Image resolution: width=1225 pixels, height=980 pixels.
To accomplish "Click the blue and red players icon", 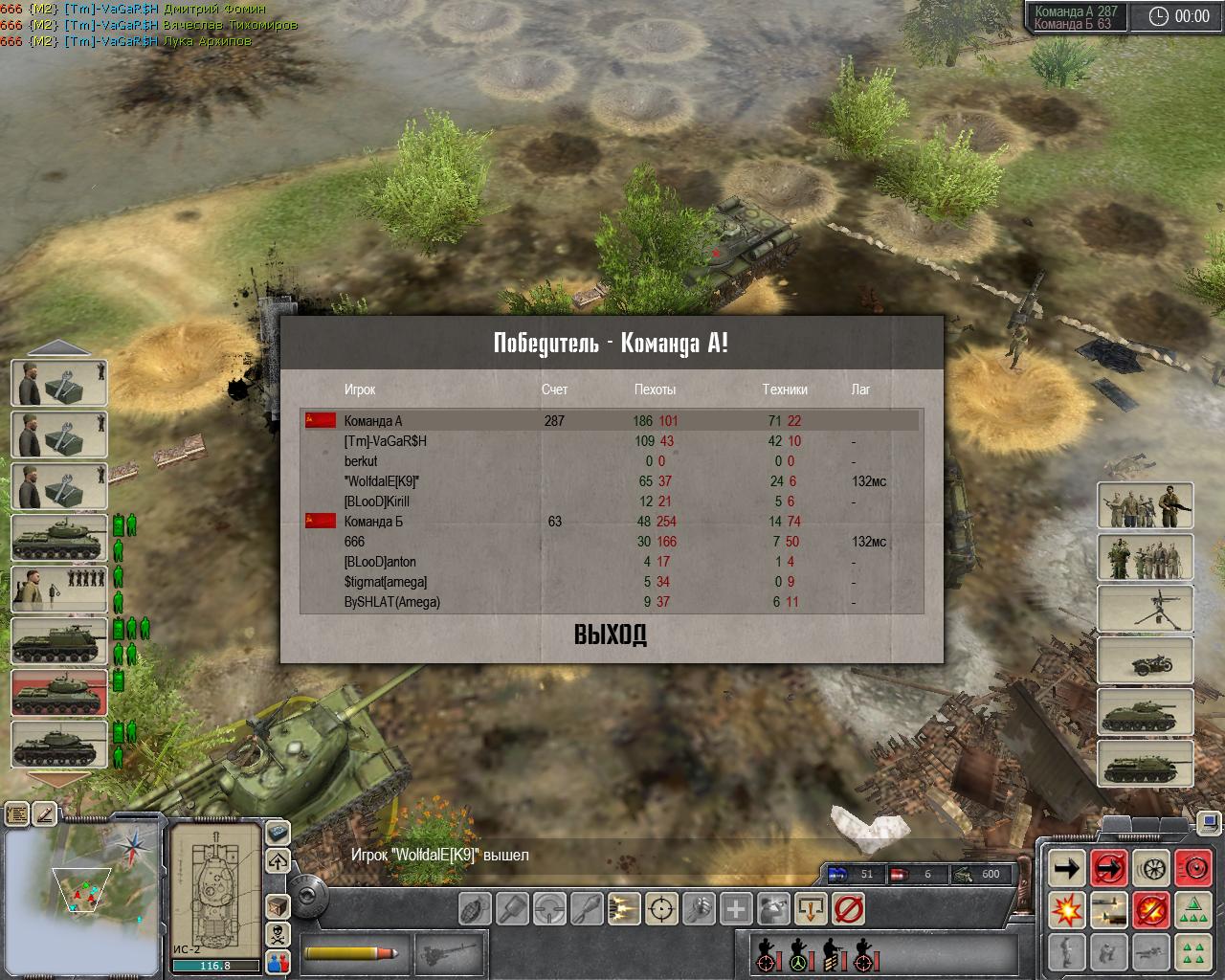I will [278, 962].
